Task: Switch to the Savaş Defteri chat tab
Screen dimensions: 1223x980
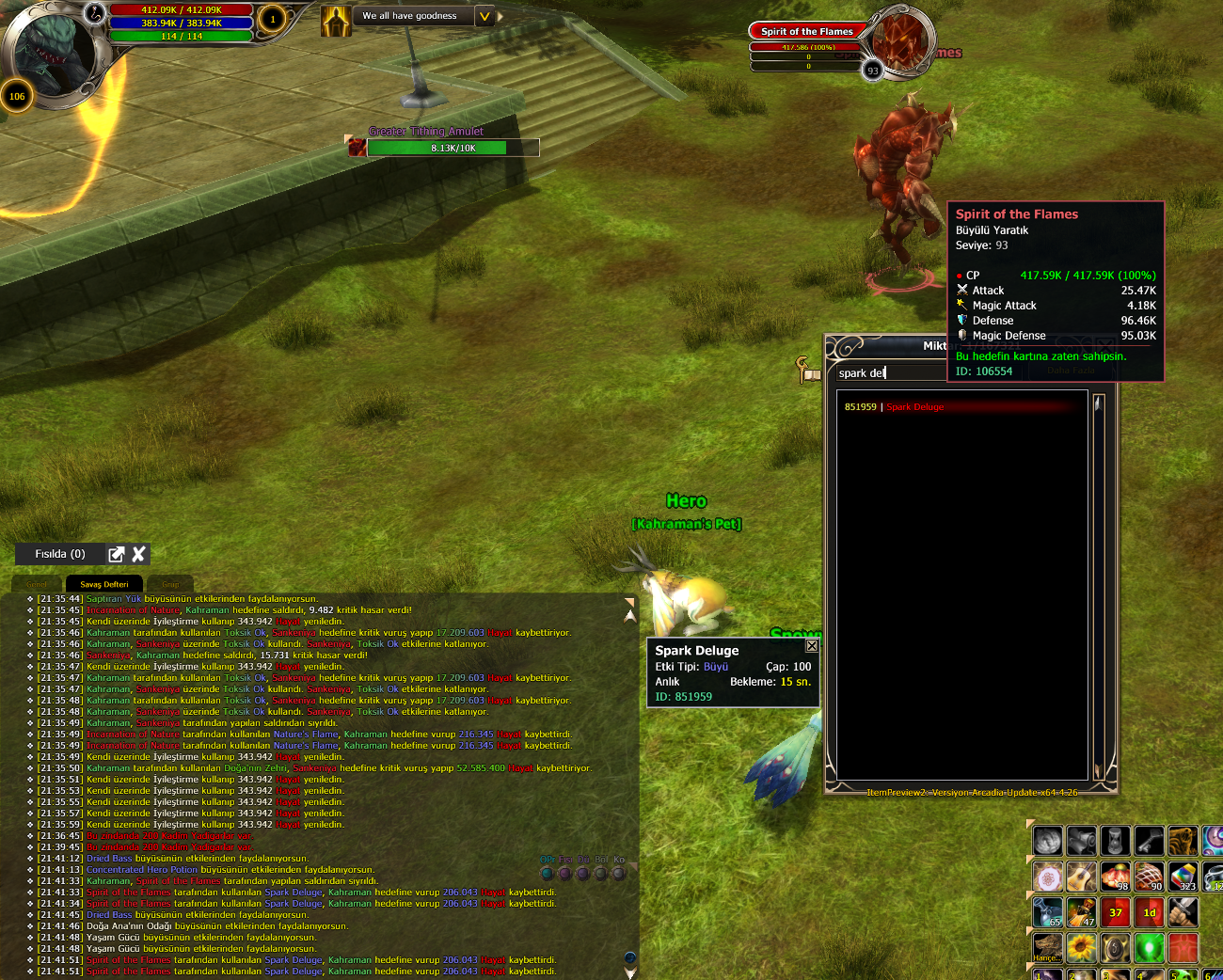Action: [104, 584]
